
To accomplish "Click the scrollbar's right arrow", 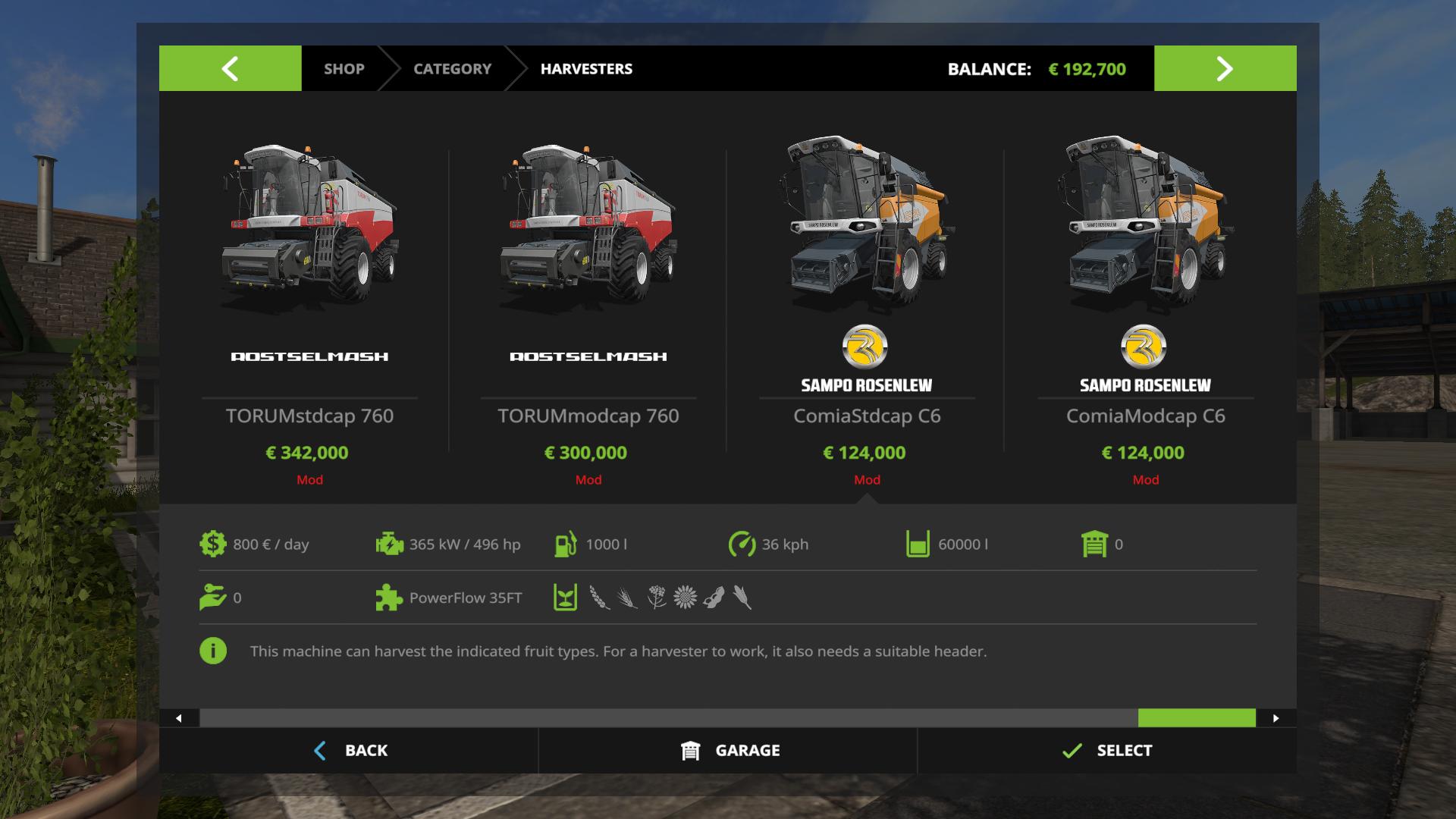I will click(x=1276, y=718).
